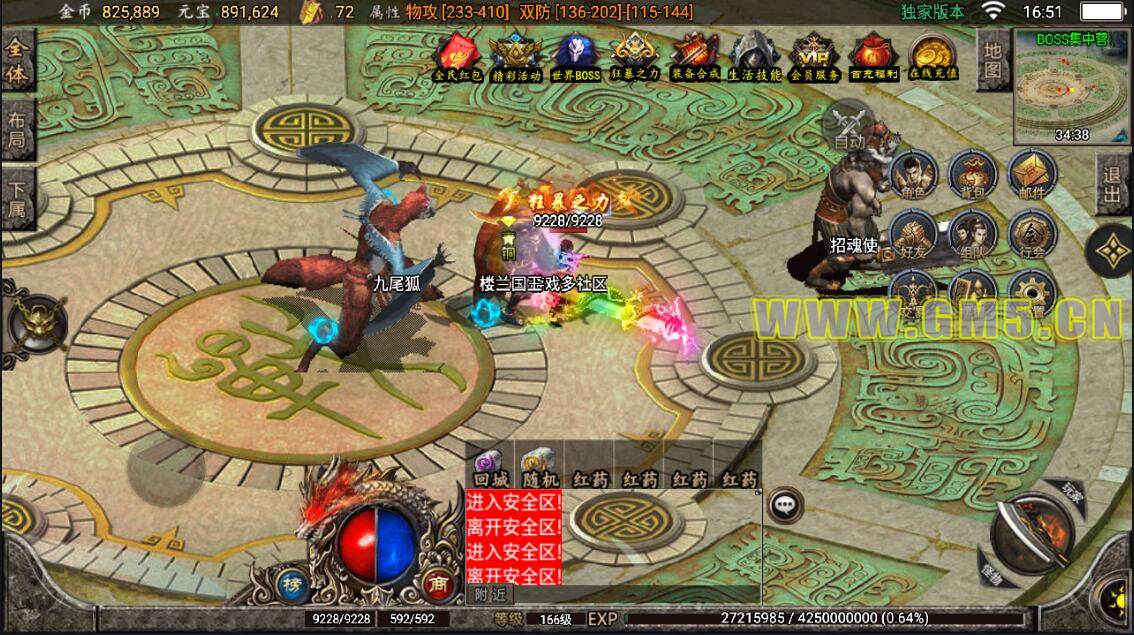The image size is (1134, 635).
Task: Open the 背包 bag inventory
Action: pyautogui.click(x=970, y=174)
